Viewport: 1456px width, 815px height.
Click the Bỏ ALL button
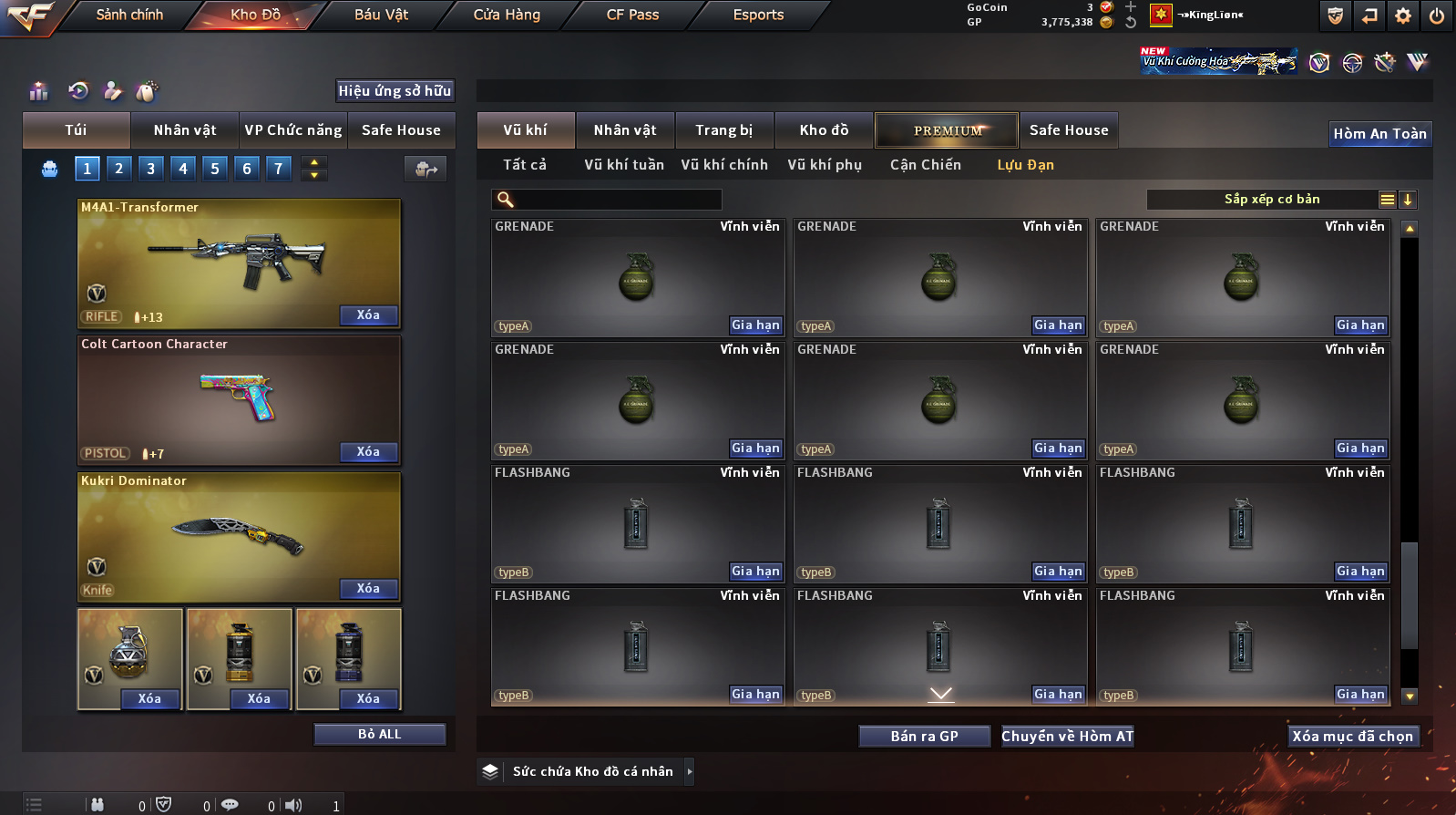[379, 735]
